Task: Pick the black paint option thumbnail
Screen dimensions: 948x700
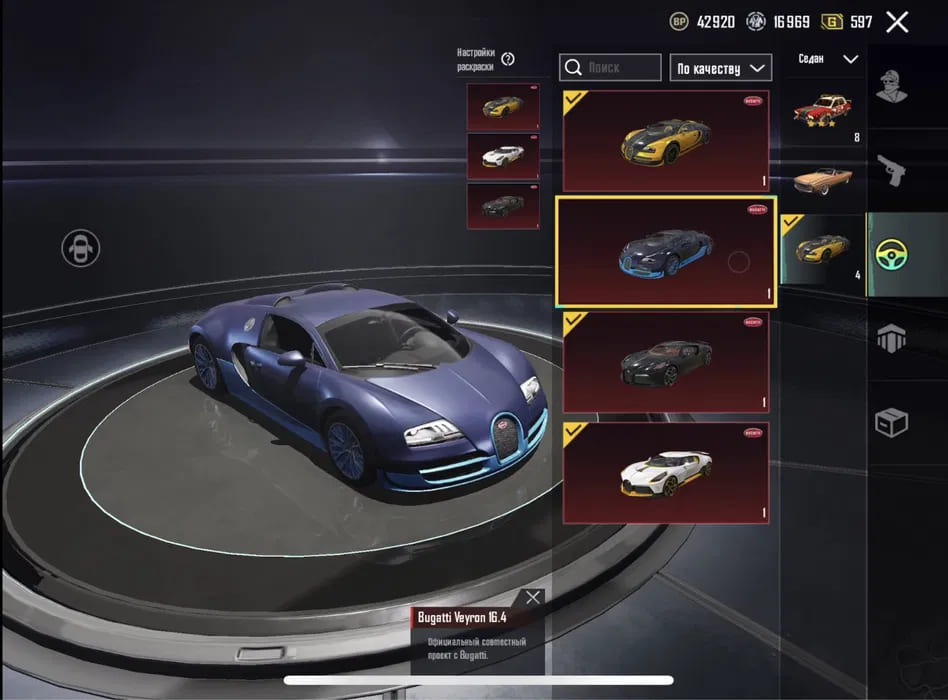Action: [x=503, y=205]
